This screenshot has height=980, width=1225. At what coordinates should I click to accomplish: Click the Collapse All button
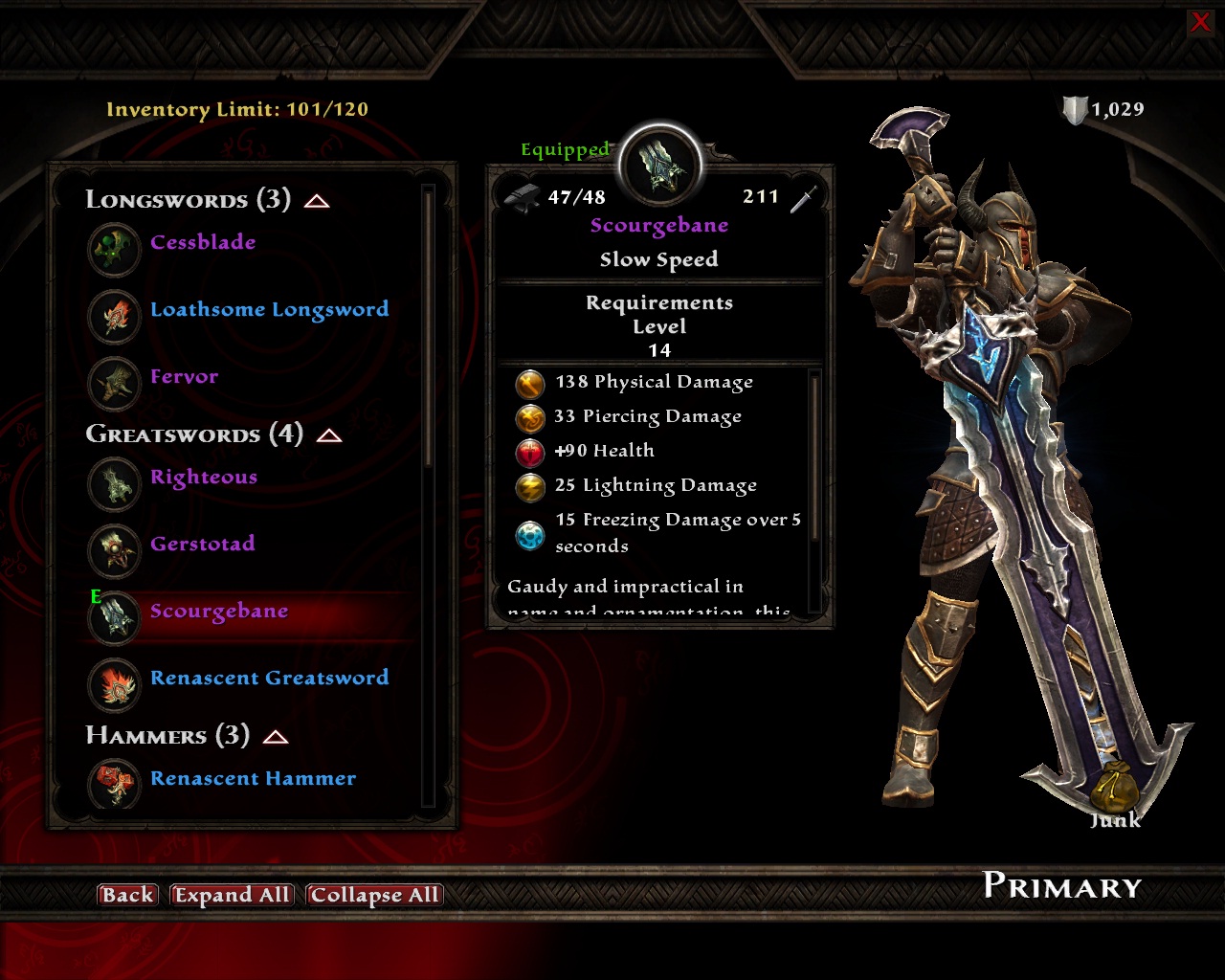point(374,895)
